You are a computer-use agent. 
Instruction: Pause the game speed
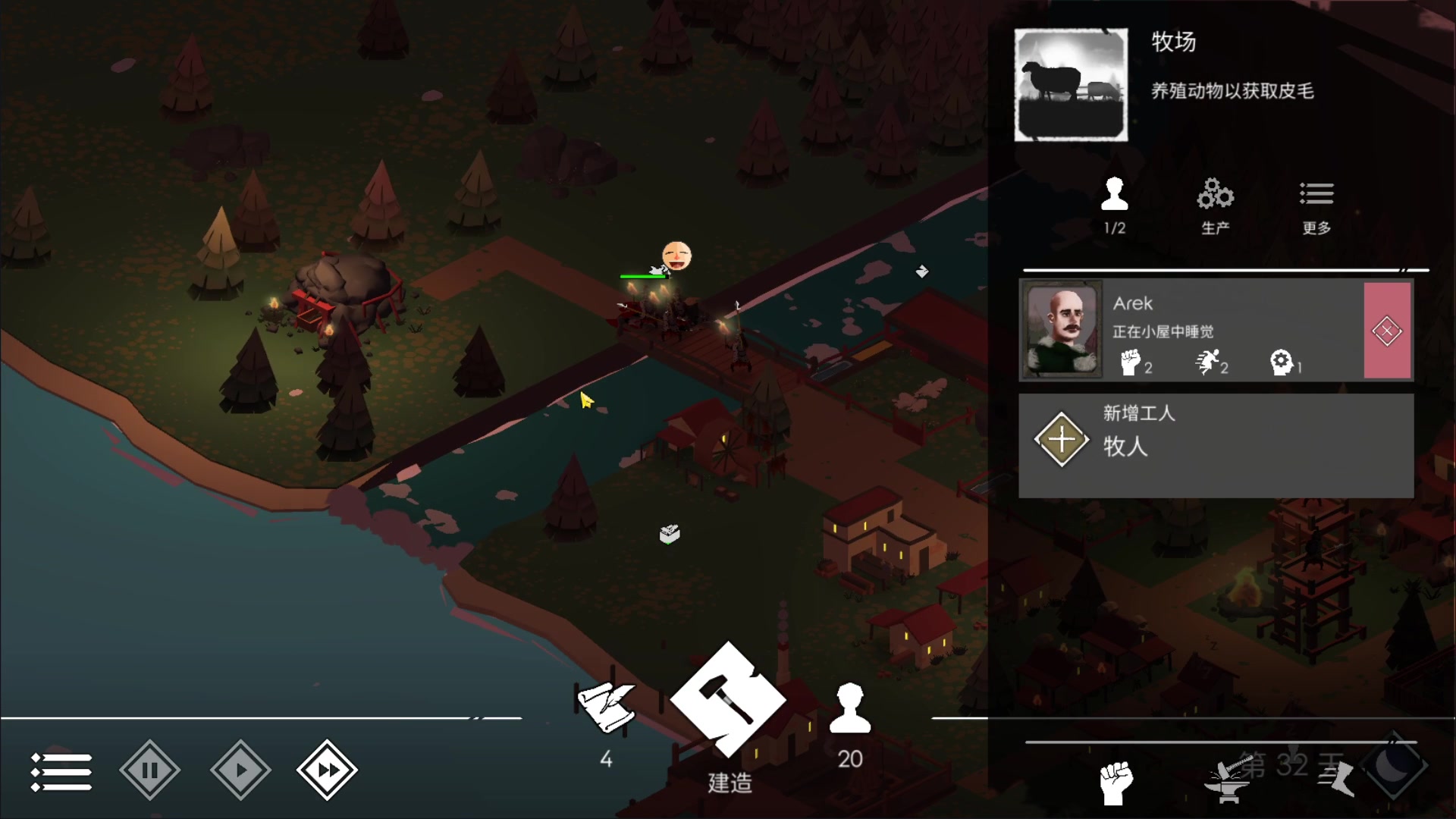pyautogui.click(x=149, y=770)
